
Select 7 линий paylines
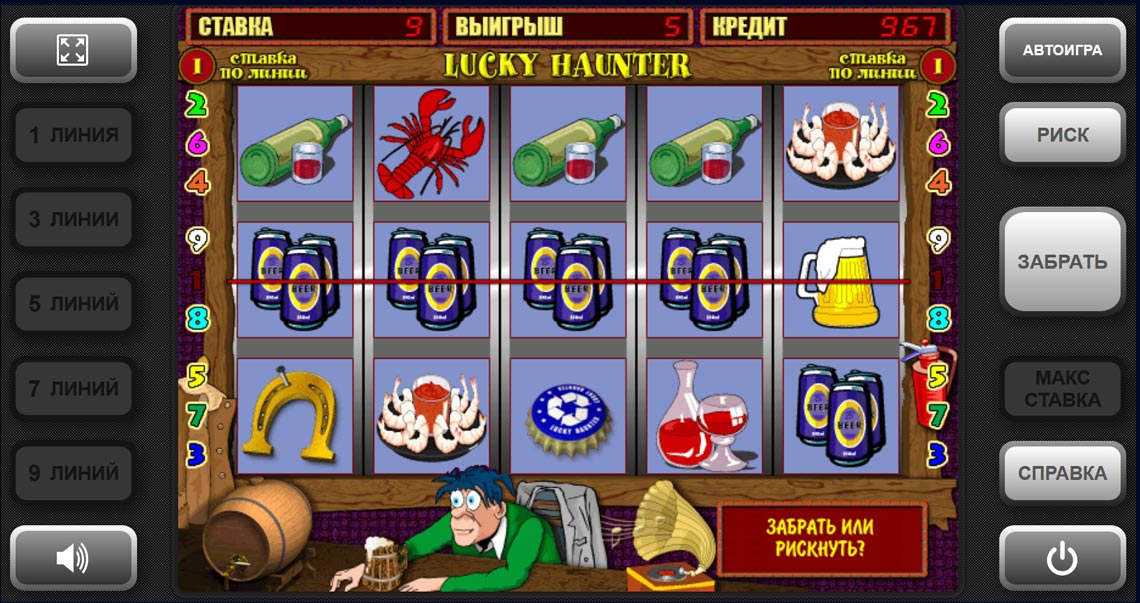(73, 388)
